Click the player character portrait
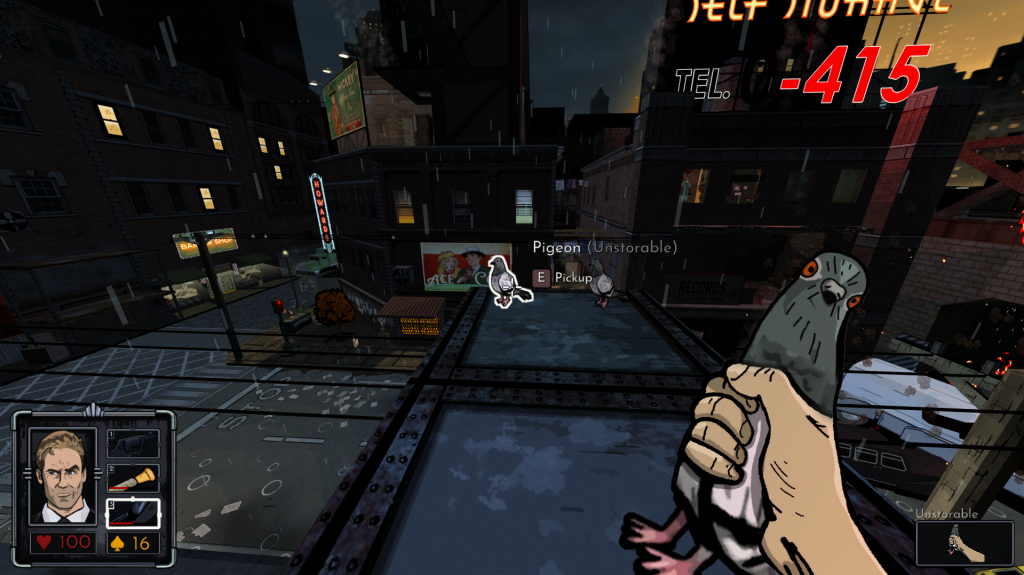Screen dimensions: 1024x575 pos(63,476)
